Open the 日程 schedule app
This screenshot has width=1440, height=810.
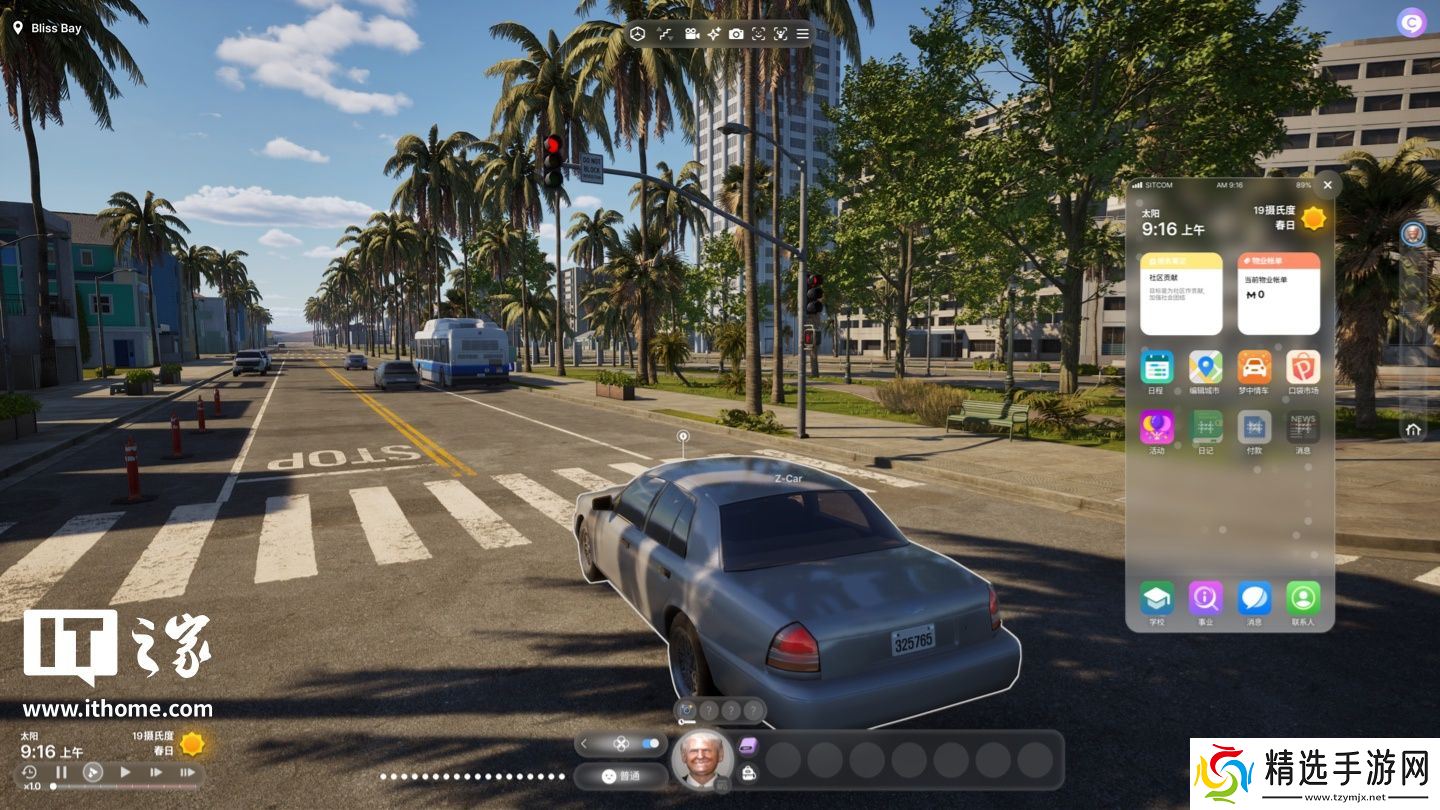click(1157, 367)
